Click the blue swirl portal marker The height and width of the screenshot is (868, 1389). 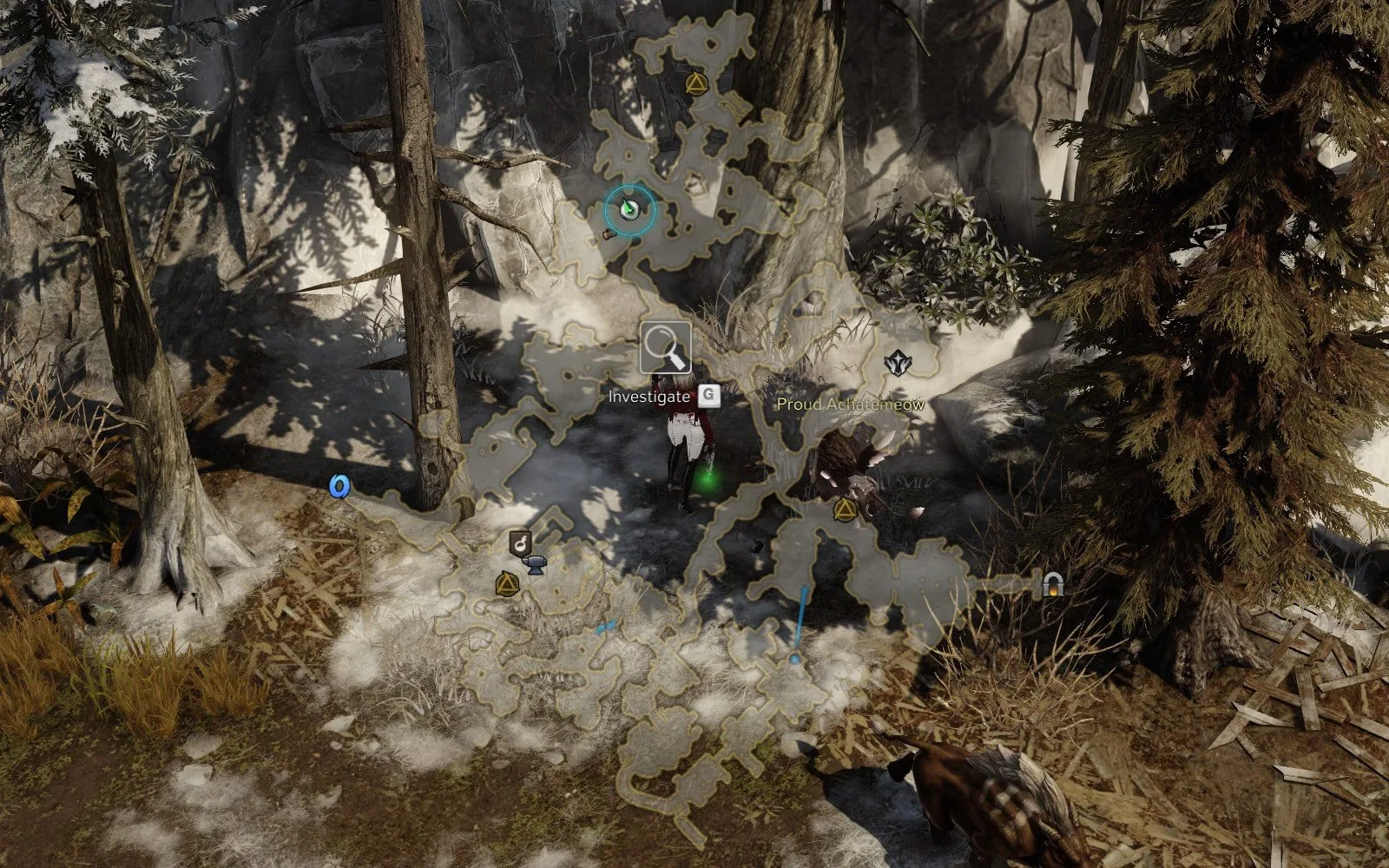point(339,486)
